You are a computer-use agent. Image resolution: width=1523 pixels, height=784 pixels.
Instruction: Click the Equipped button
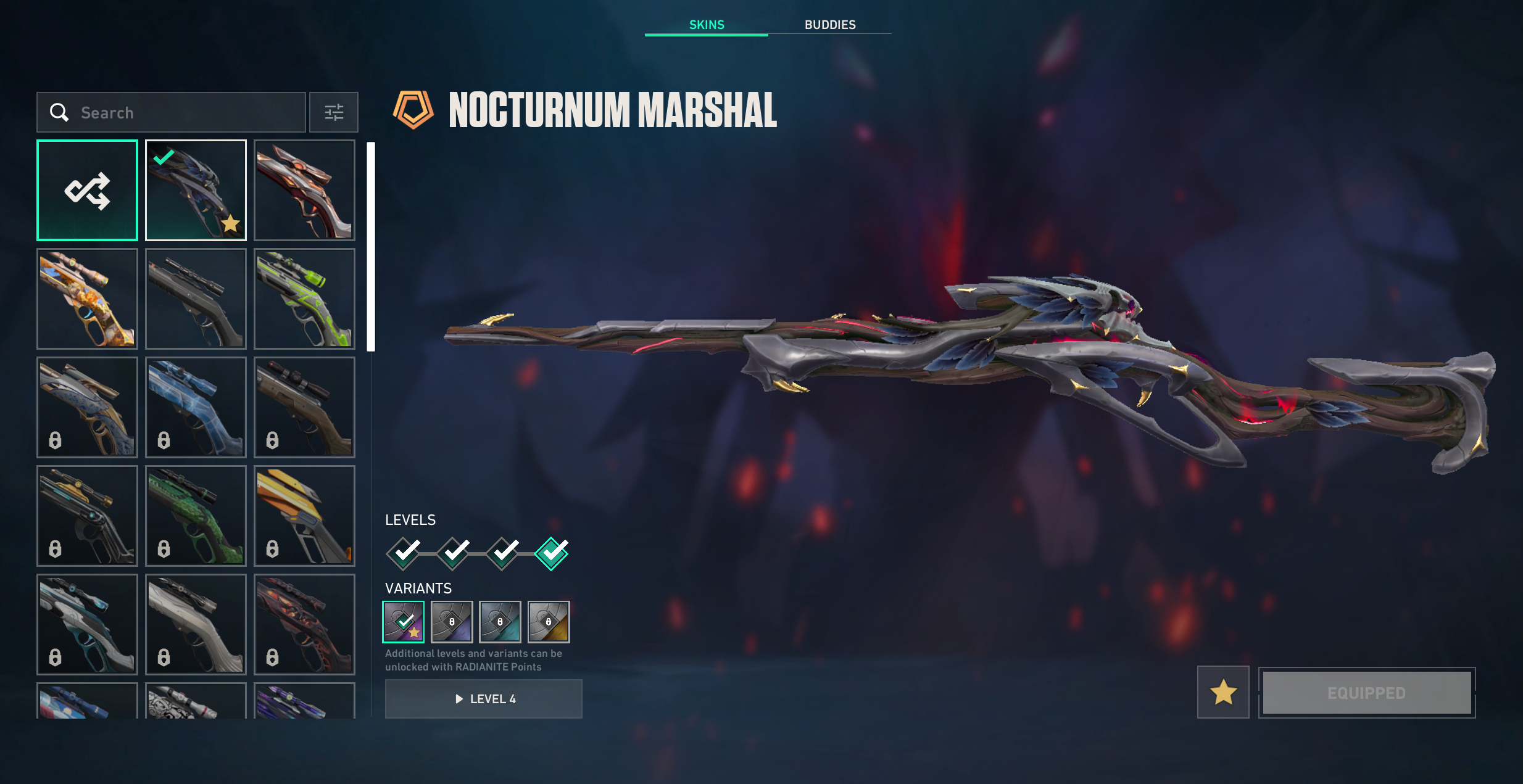1366,693
